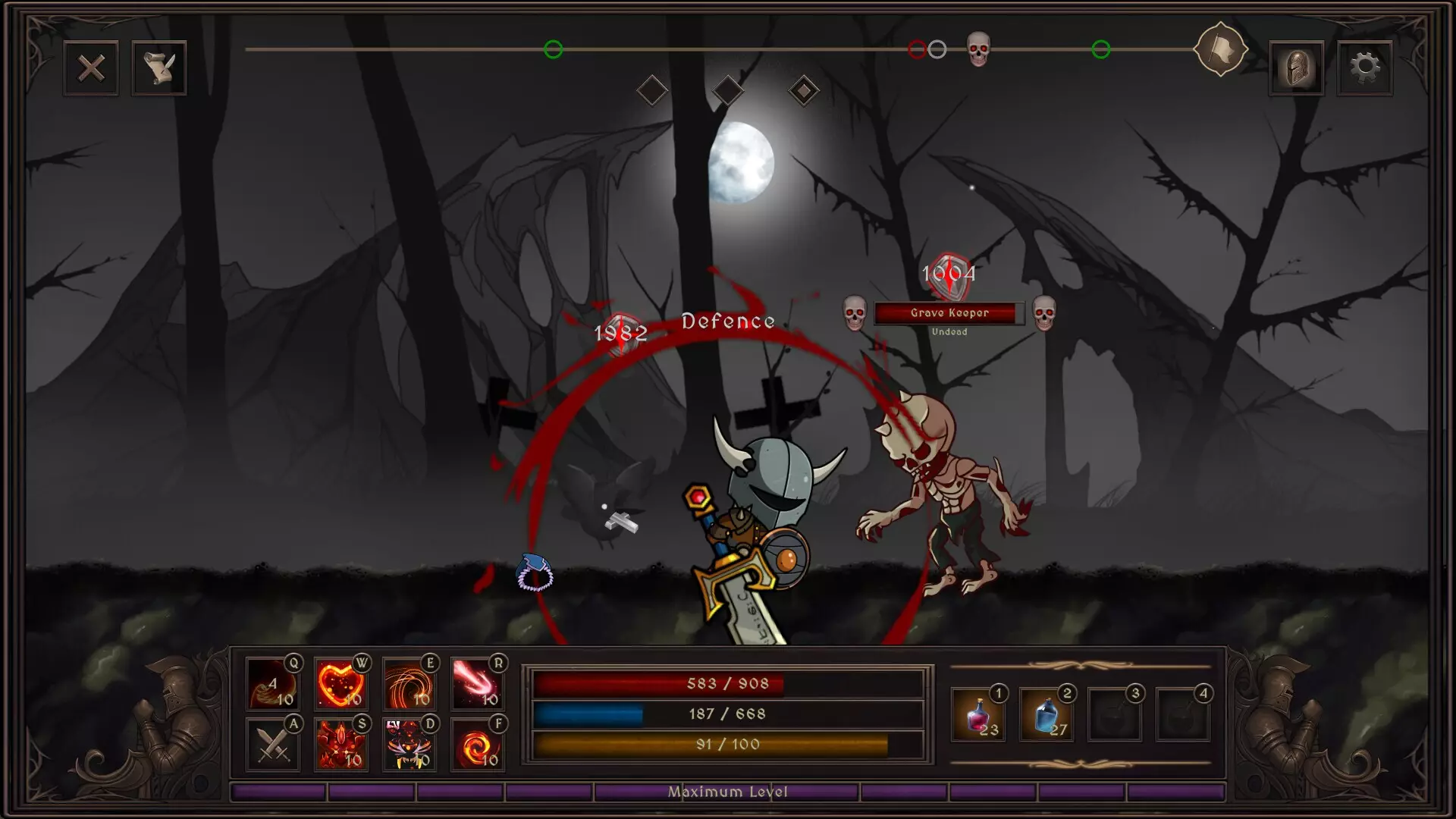
Task: Use the fiery whirlwind arcs skill
Action: pos(409,684)
